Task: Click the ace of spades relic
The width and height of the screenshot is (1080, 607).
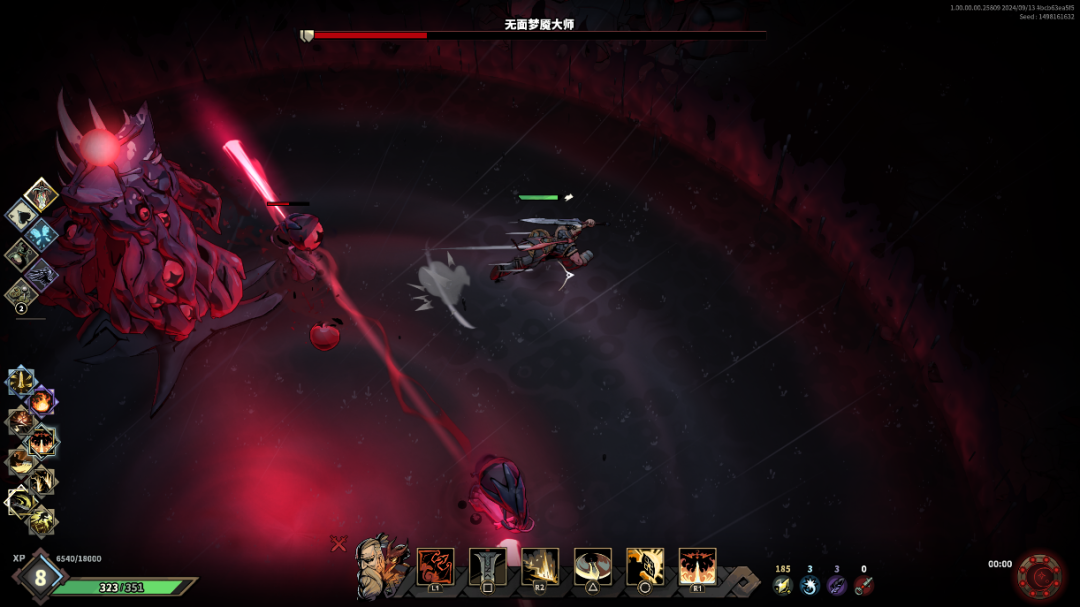Action: pos(21,214)
